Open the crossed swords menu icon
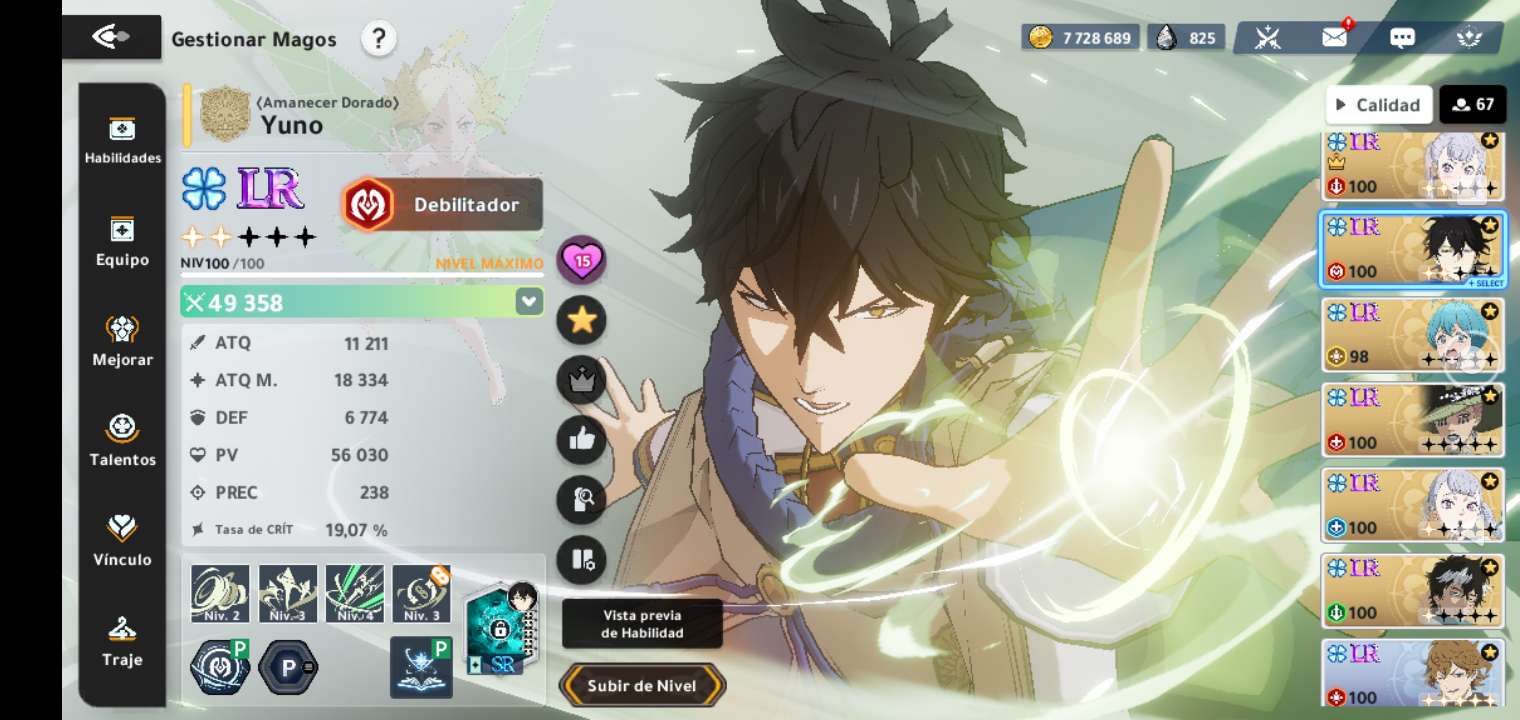Screen dimensions: 1520x720 [x=1268, y=38]
